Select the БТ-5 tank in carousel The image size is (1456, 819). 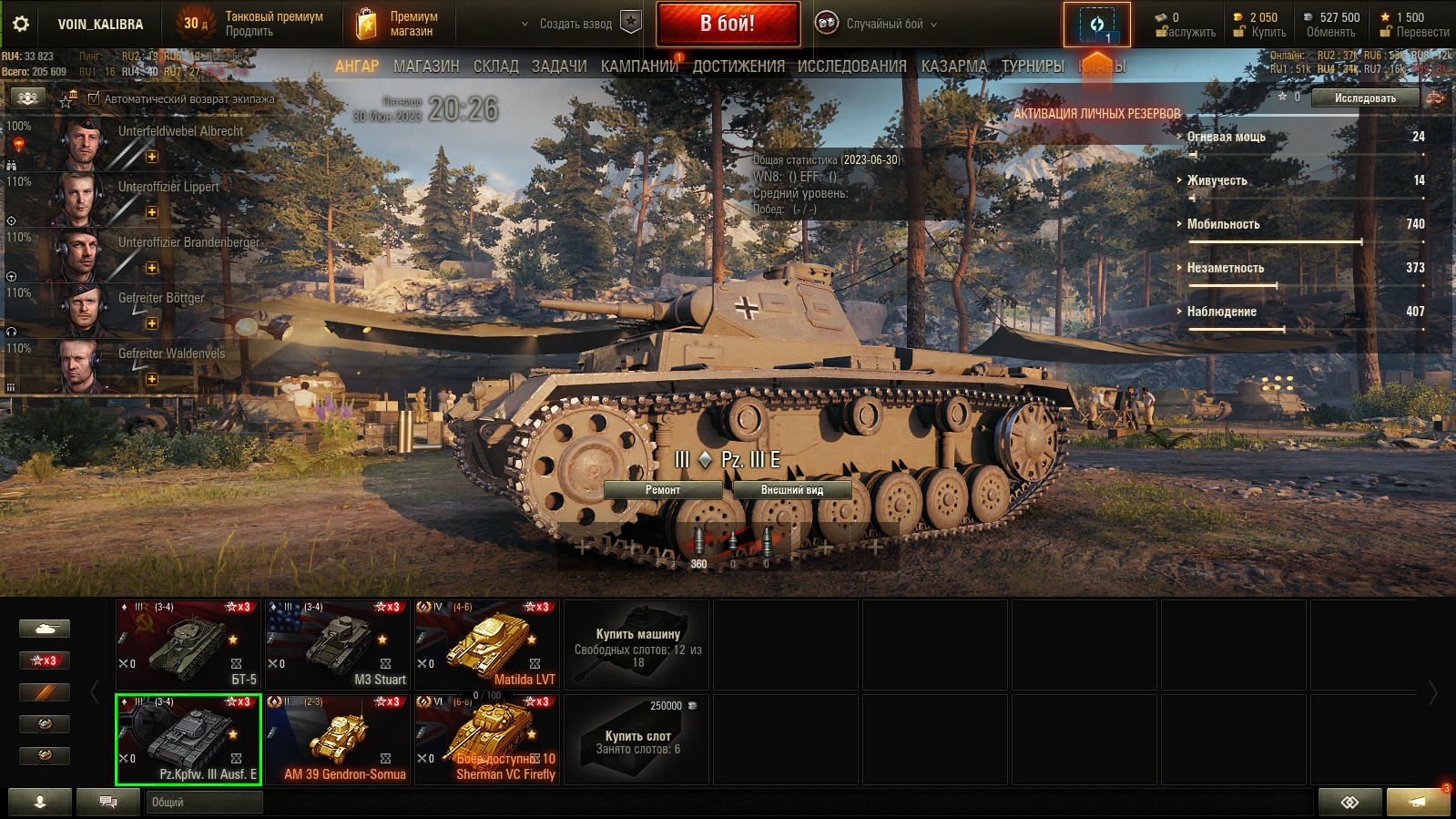[x=188, y=644]
